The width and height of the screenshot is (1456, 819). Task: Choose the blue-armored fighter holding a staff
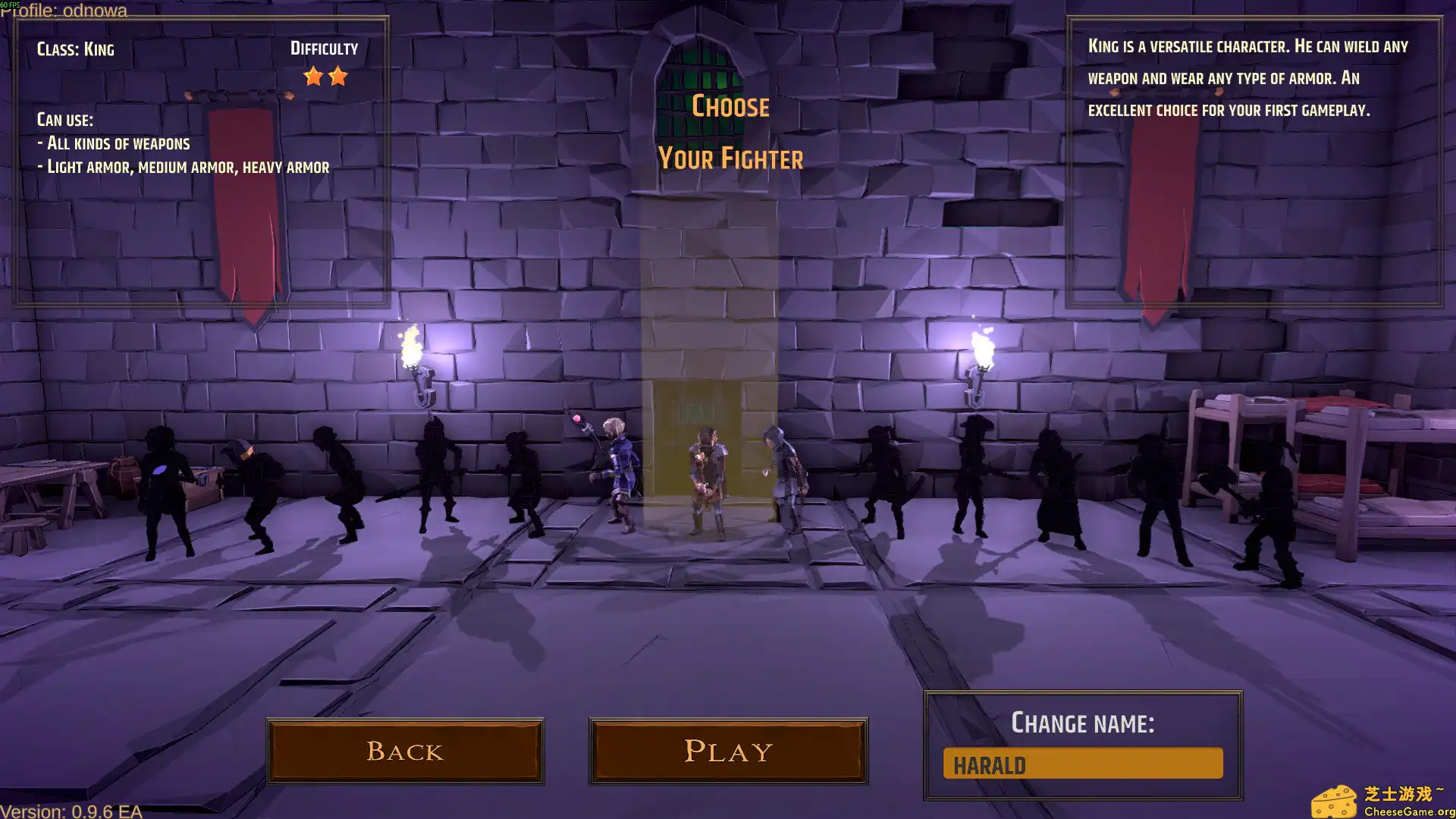tap(619, 474)
